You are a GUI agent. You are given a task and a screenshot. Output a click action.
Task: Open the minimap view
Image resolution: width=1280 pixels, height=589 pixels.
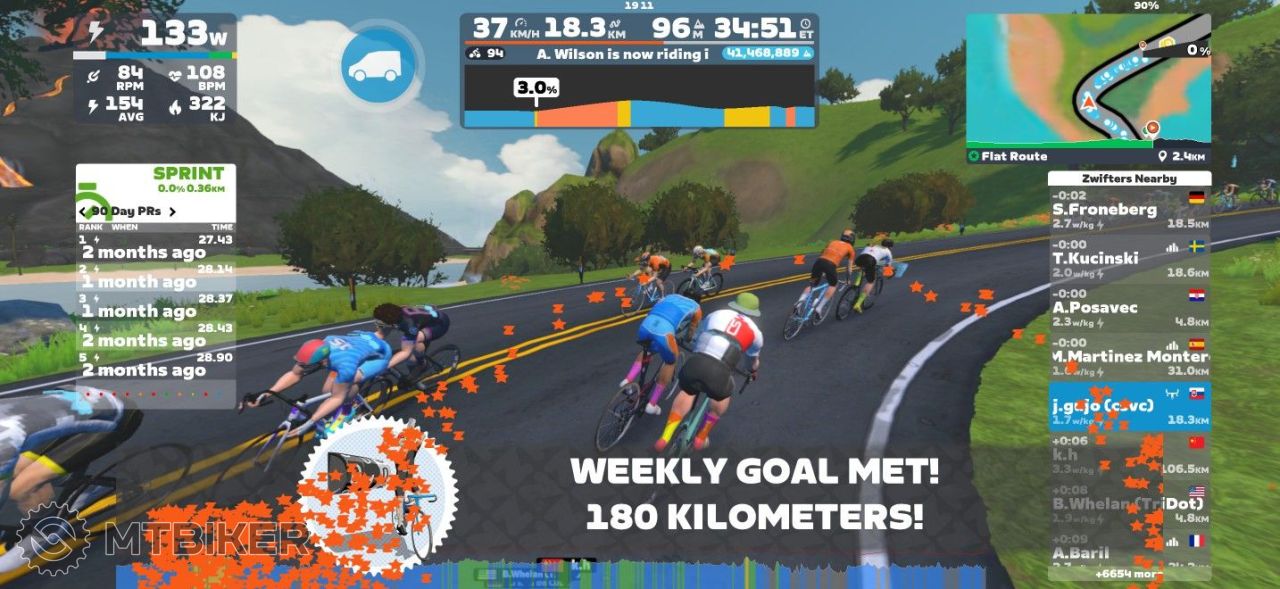pyautogui.click(x=1088, y=80)
